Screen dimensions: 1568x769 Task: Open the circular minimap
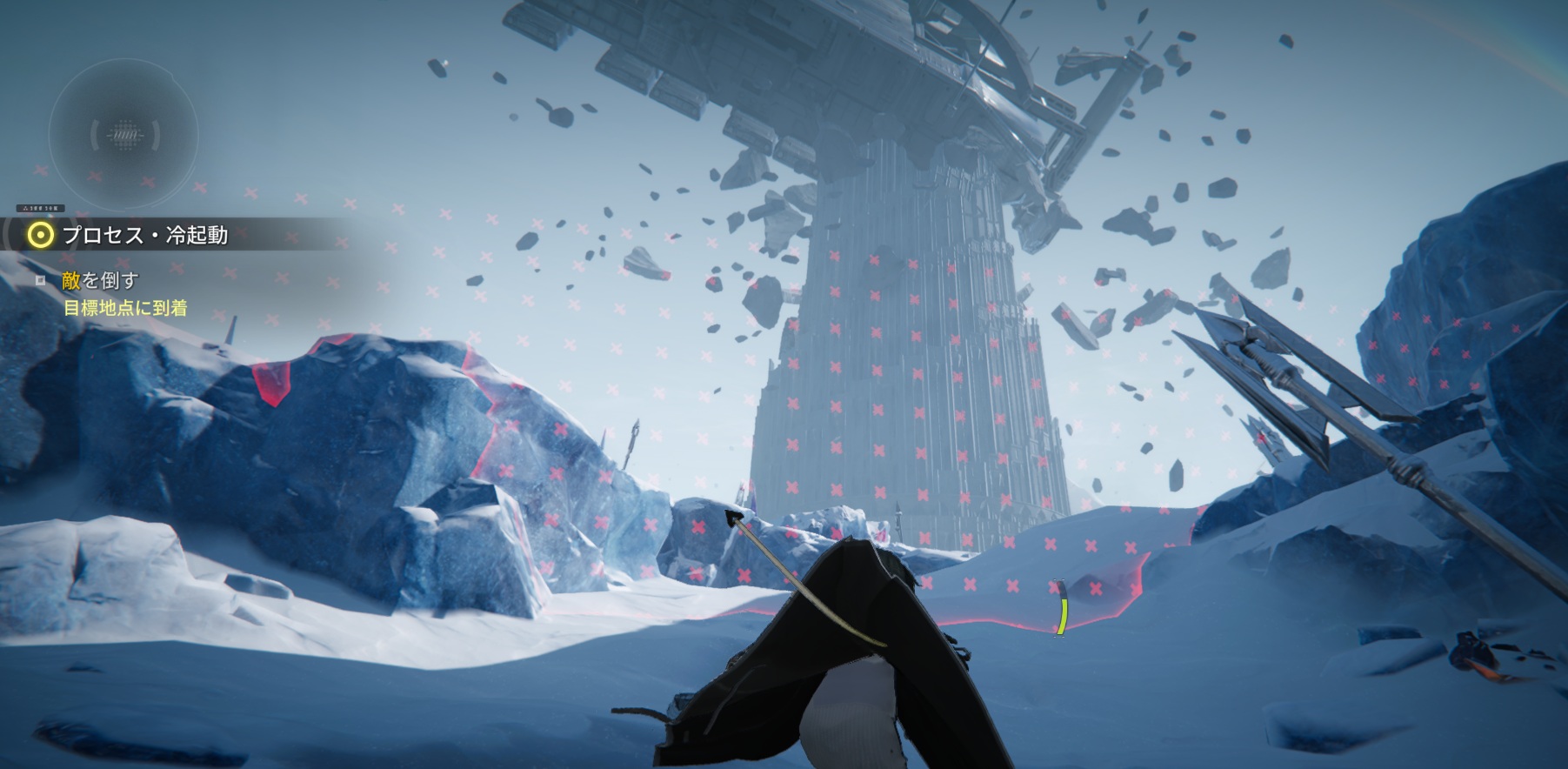123,135
